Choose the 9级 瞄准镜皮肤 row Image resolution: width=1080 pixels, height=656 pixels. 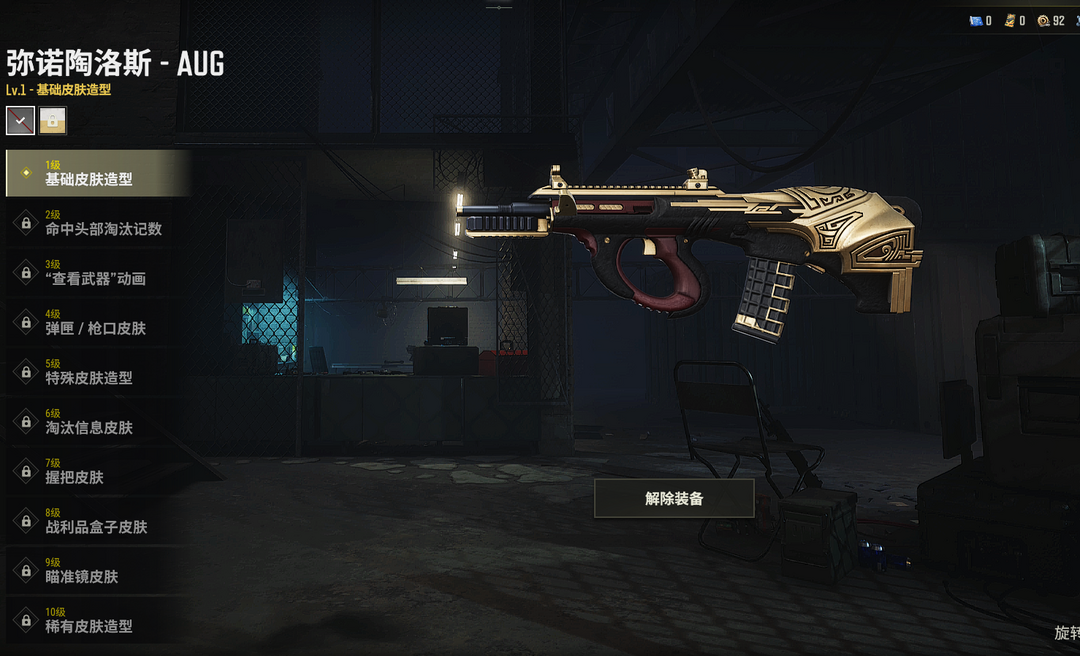(97, 570)
